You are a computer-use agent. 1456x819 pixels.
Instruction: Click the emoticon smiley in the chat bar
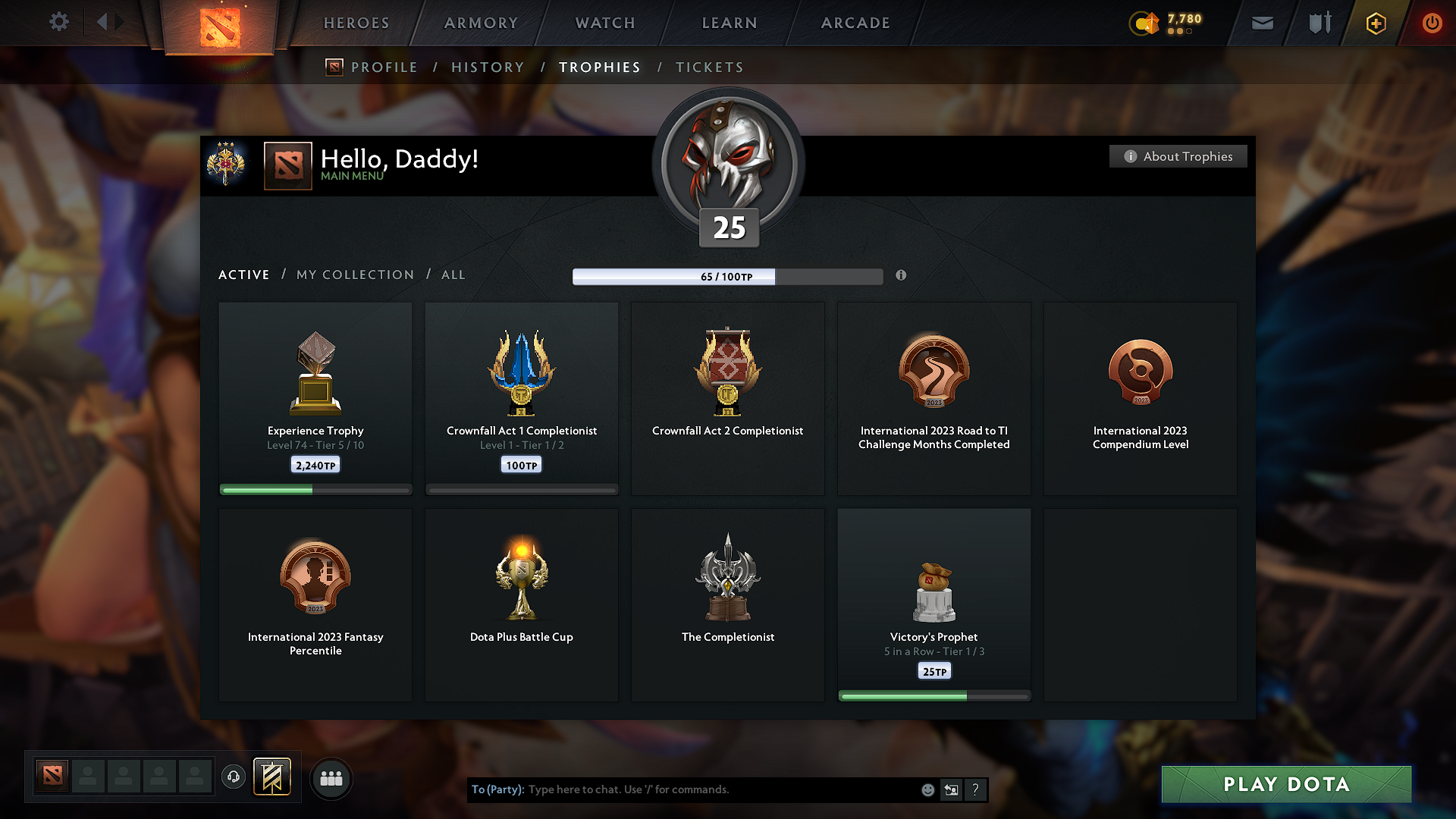pyautogui.click(x=927, y=789)
